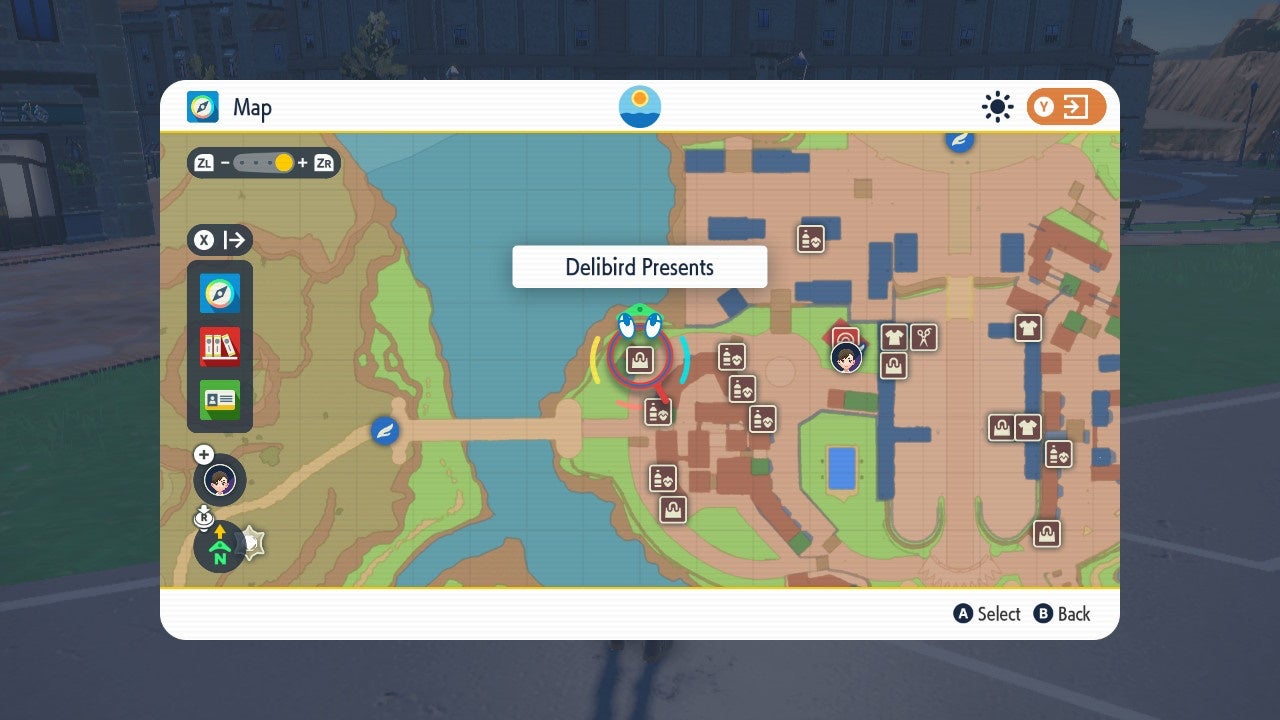The image size is (1280, 720).
Task: Expand the mini options with the plus button
Action: (204, 455)
